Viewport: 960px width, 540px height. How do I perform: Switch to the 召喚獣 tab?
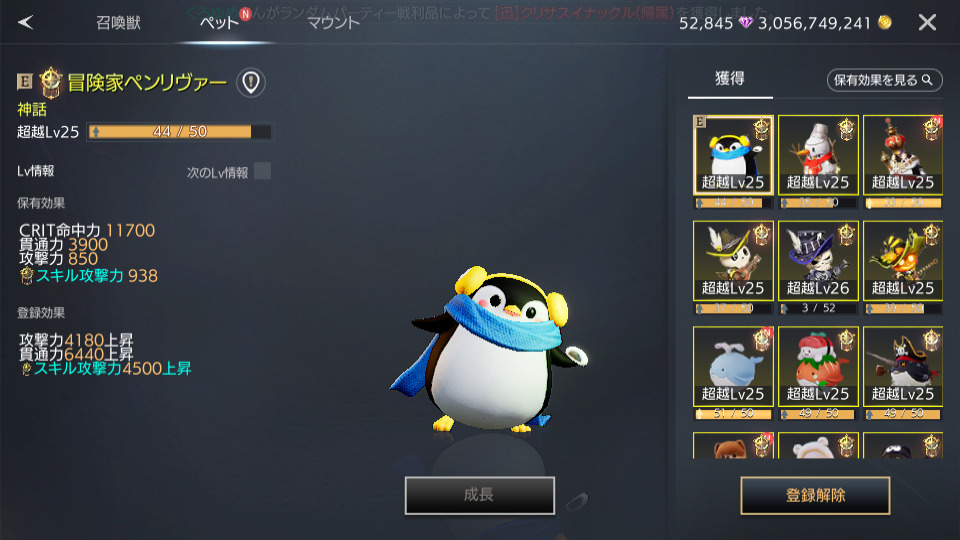coord(118,22)
